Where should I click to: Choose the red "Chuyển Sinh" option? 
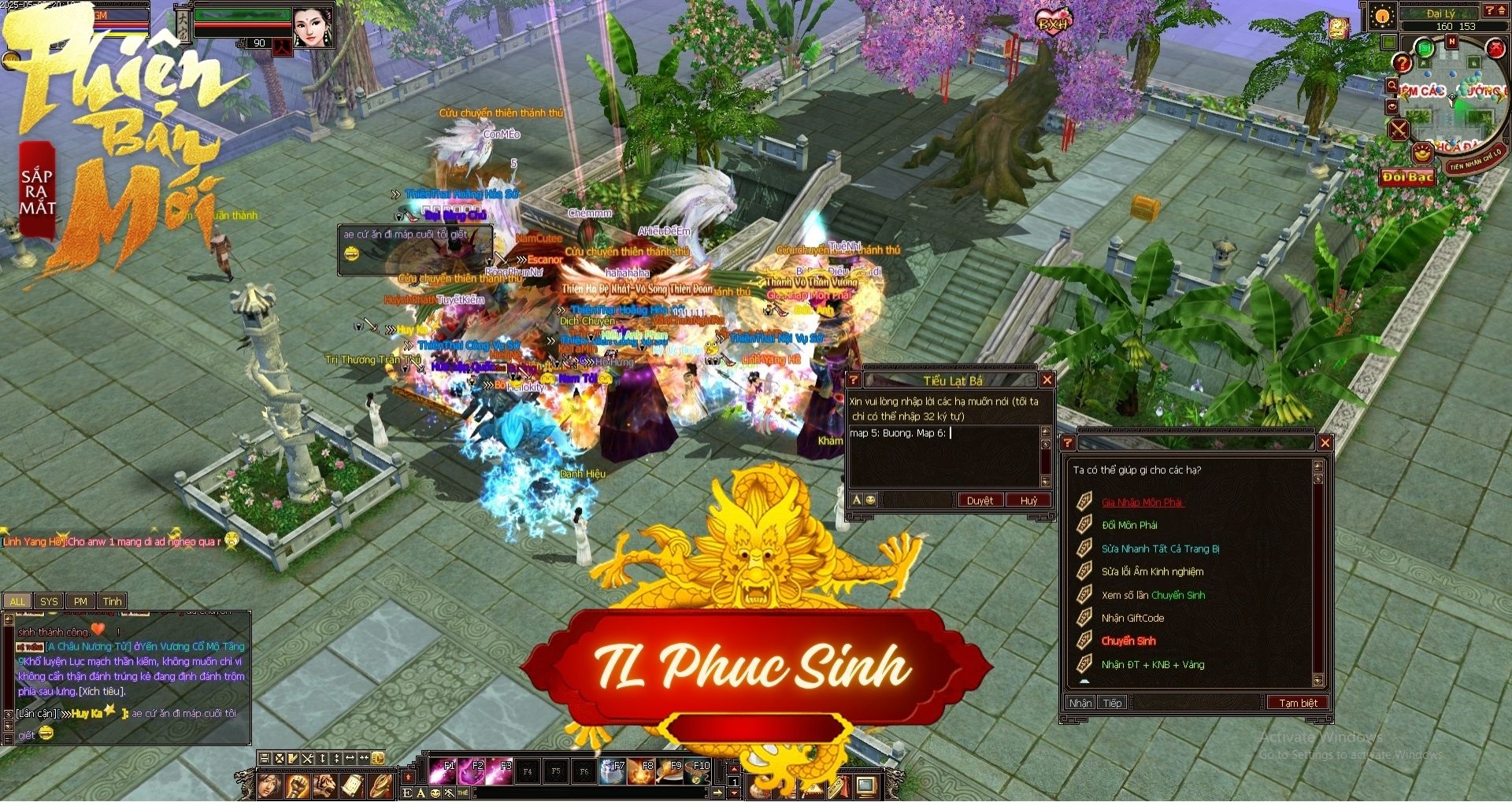point(1128,641)
